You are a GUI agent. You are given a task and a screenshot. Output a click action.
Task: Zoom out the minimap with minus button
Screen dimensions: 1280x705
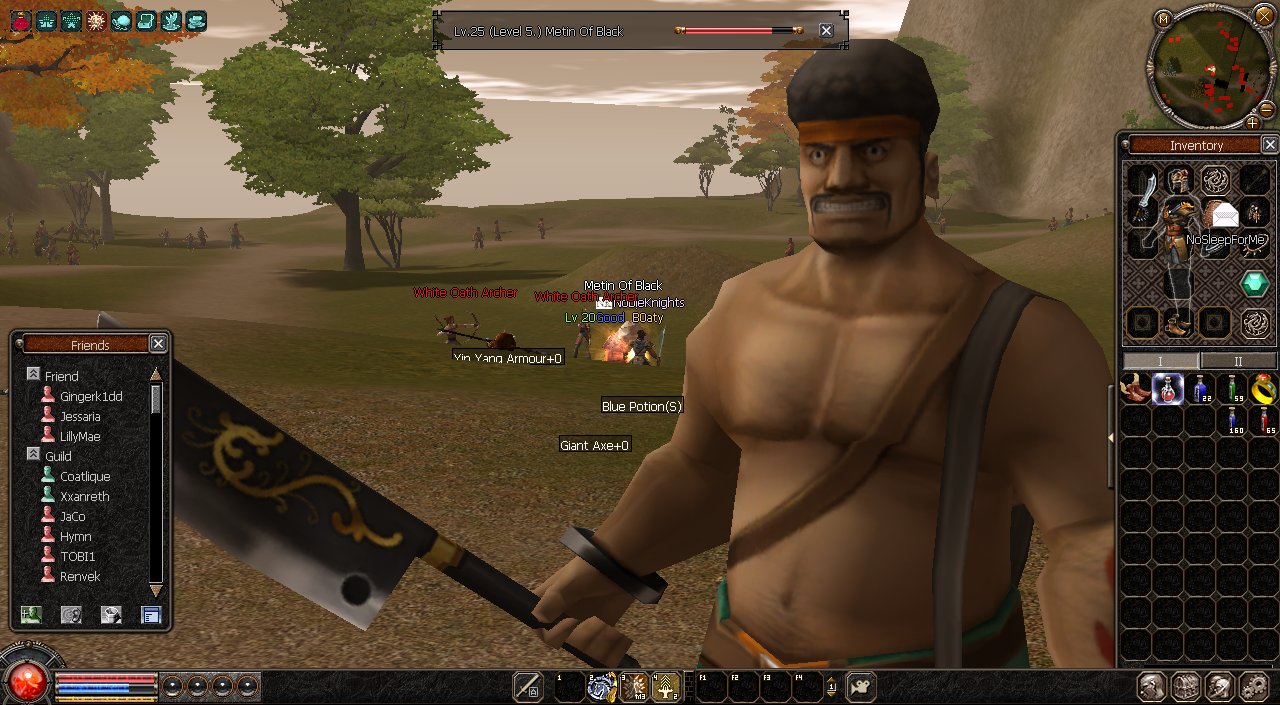pos(1266,109)
